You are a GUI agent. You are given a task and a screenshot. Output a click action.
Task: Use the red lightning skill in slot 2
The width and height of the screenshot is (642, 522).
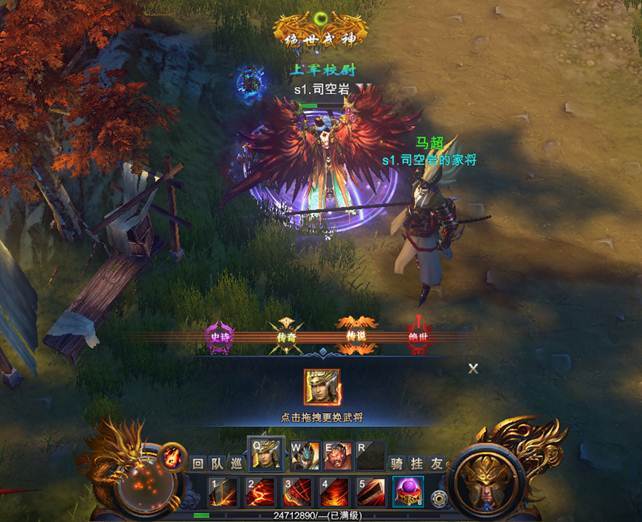pos(263,492)
